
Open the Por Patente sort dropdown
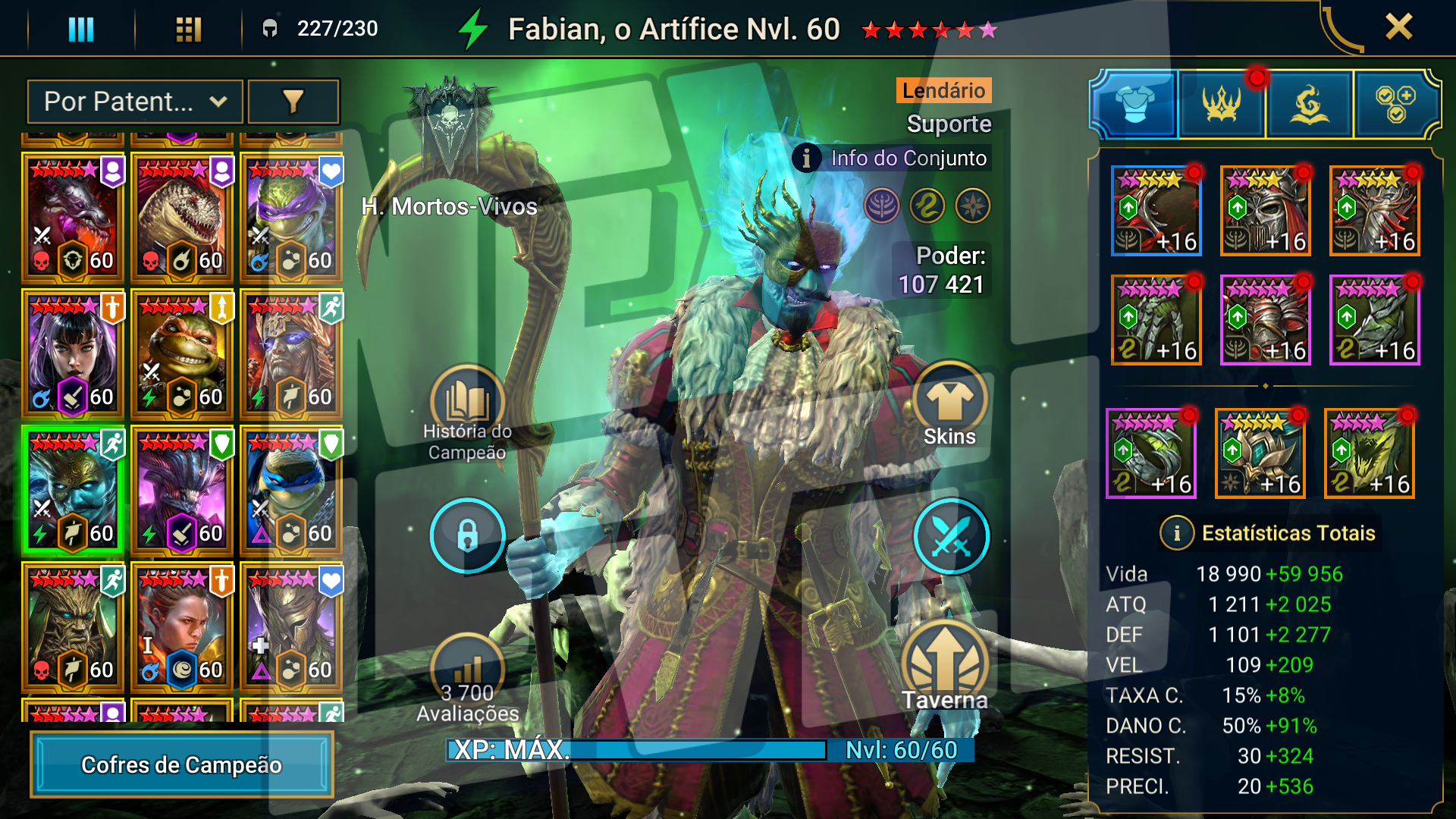[135, 102]
